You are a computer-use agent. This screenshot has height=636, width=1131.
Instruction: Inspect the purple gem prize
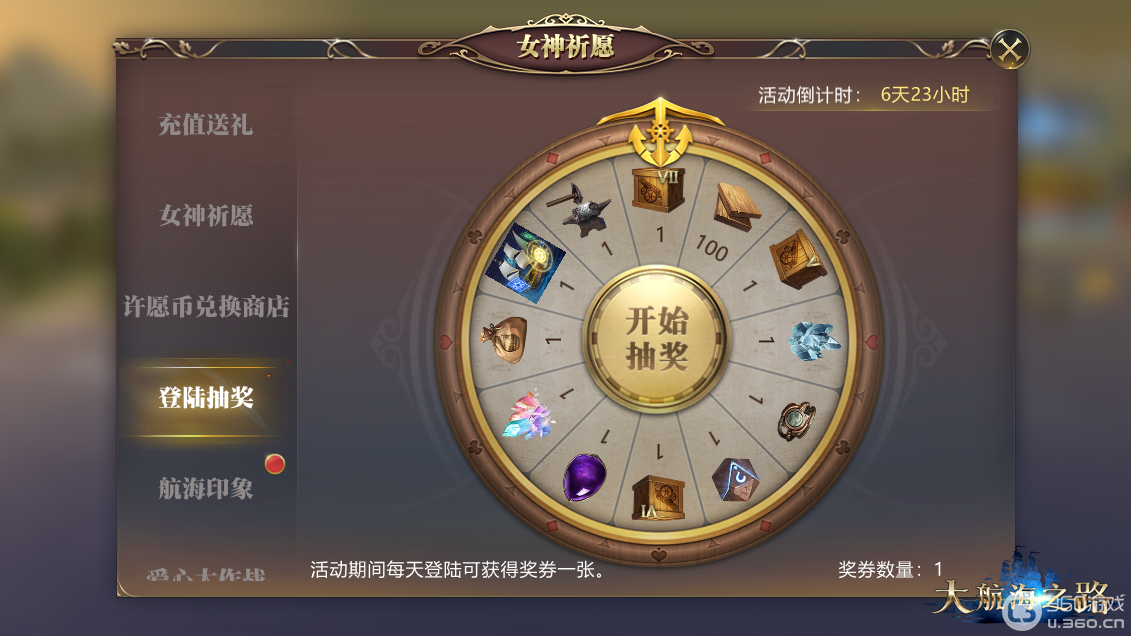click(x=586, y=476)
